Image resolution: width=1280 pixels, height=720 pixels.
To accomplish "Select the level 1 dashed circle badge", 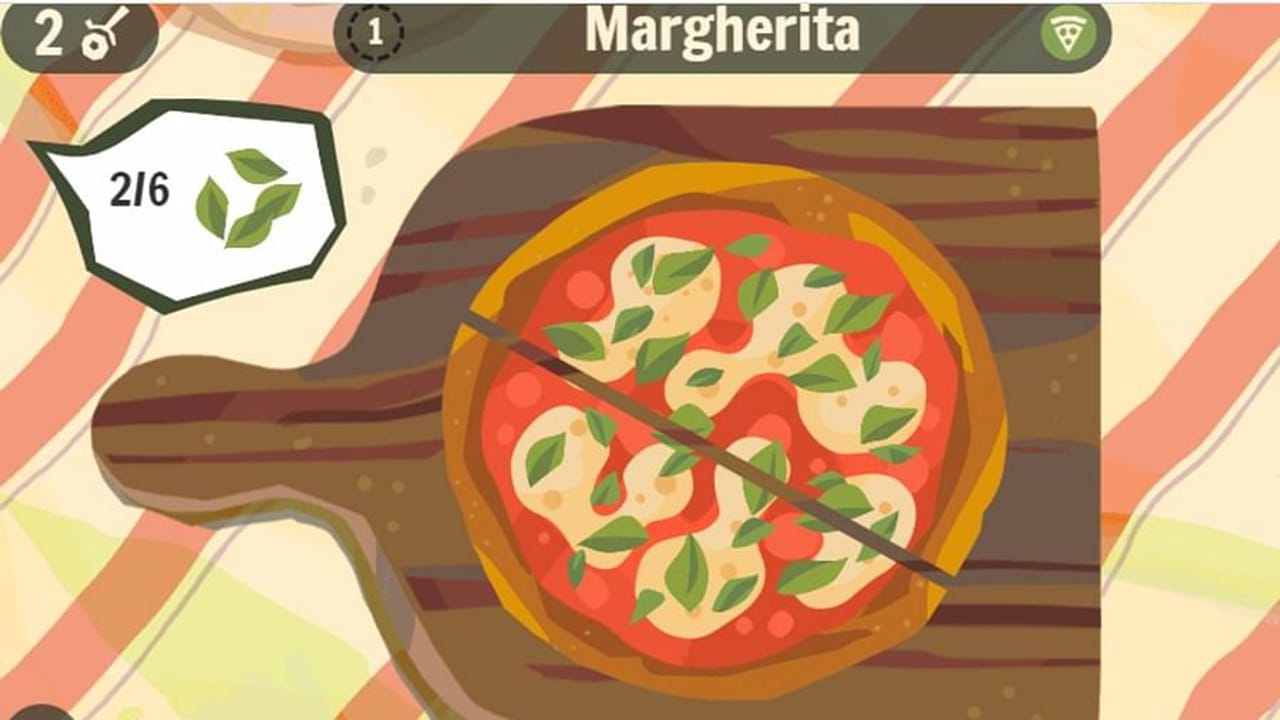I will tap(375, 33).
